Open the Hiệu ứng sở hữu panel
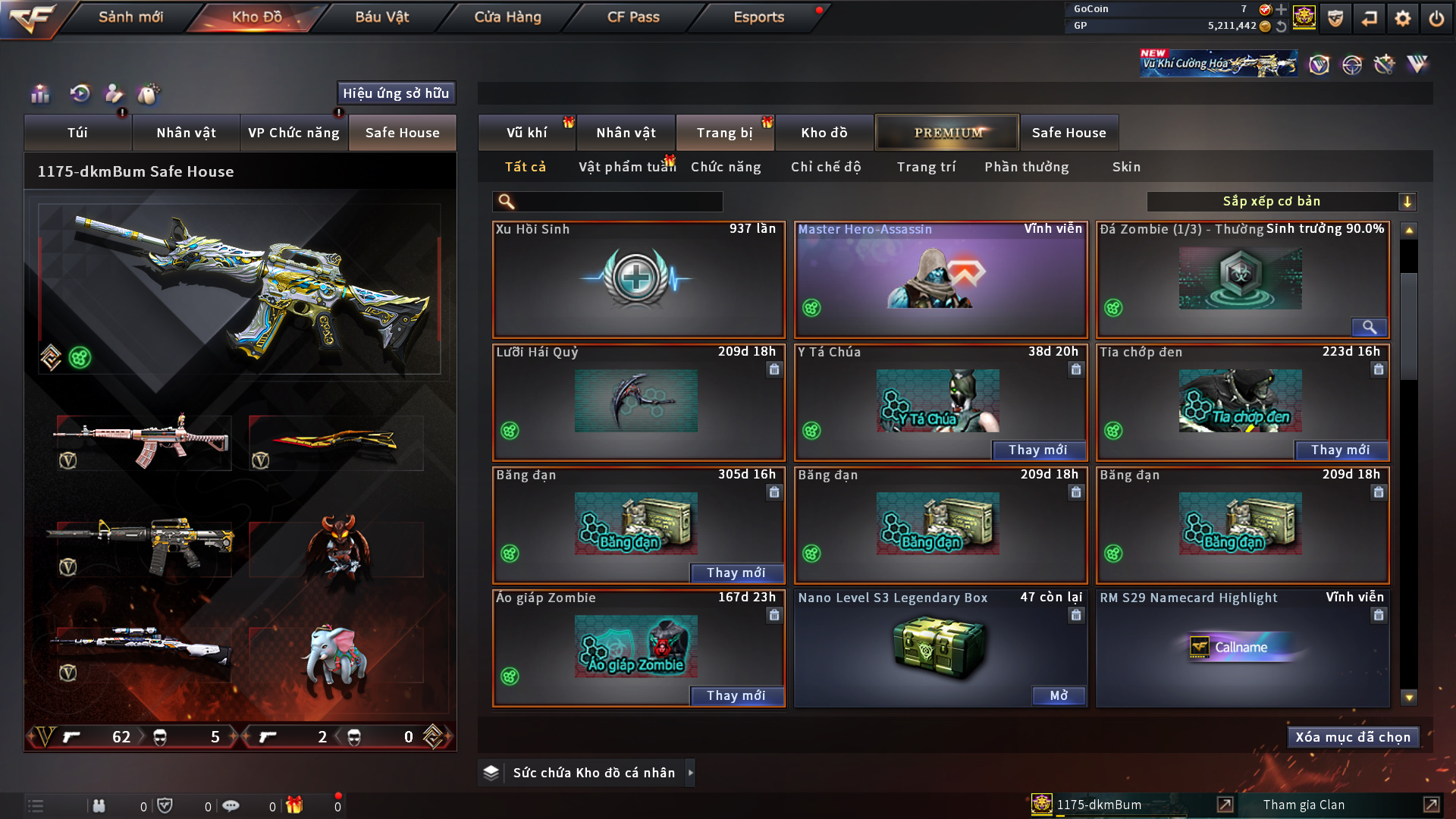 396,93
